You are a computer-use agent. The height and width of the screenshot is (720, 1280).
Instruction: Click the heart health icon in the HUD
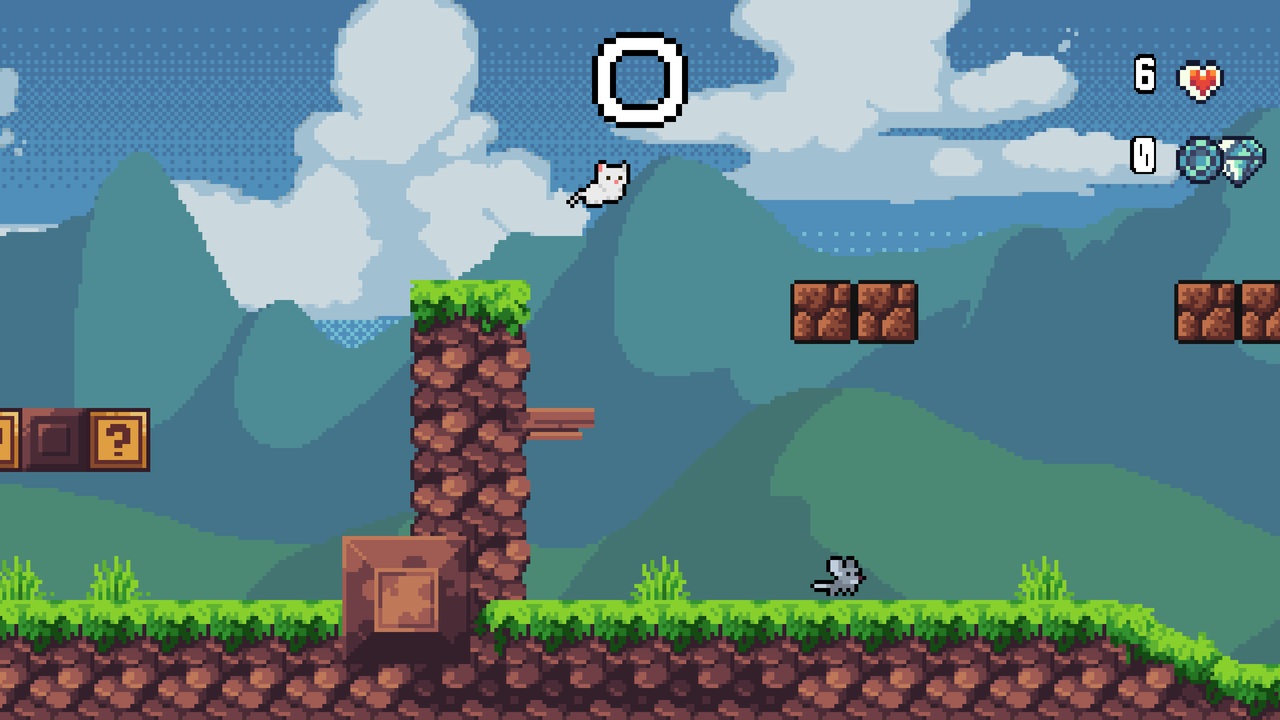1199,78
